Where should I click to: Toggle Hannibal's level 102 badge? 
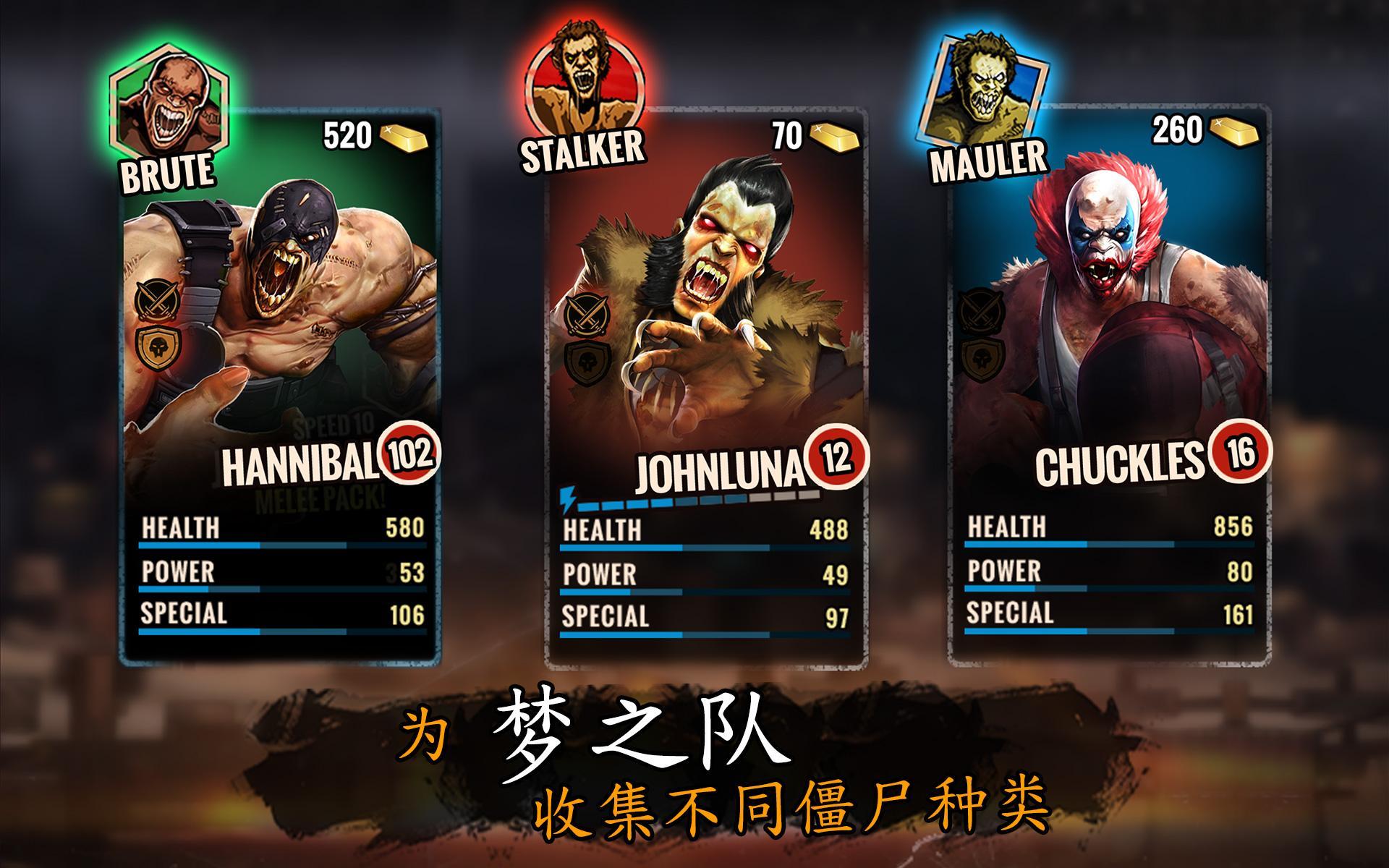408,456
